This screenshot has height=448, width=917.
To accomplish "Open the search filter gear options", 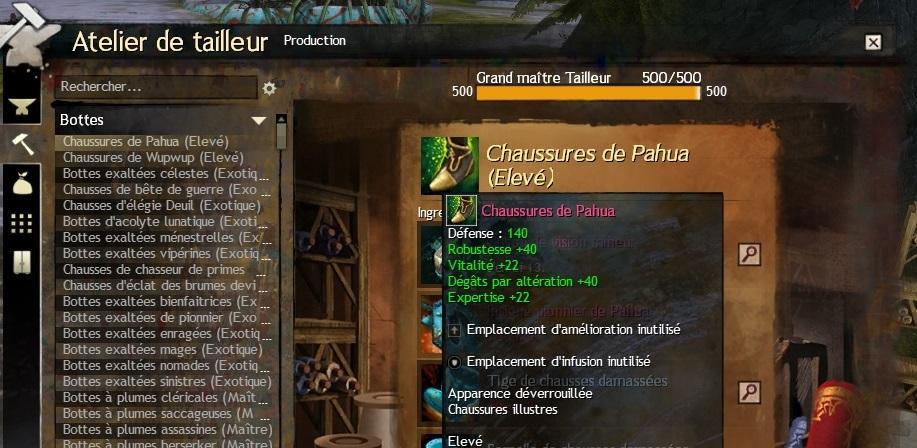I will pyautogui.click(x=269, y=89).
